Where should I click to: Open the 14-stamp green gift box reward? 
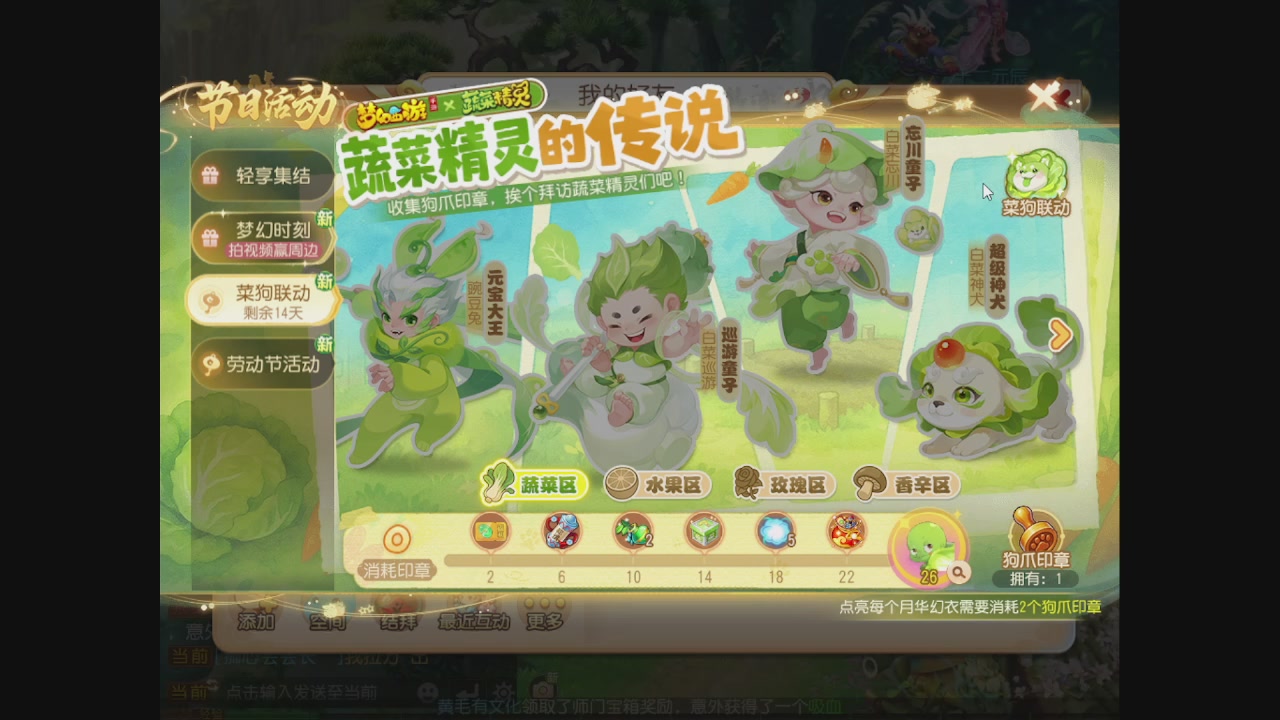703,532
